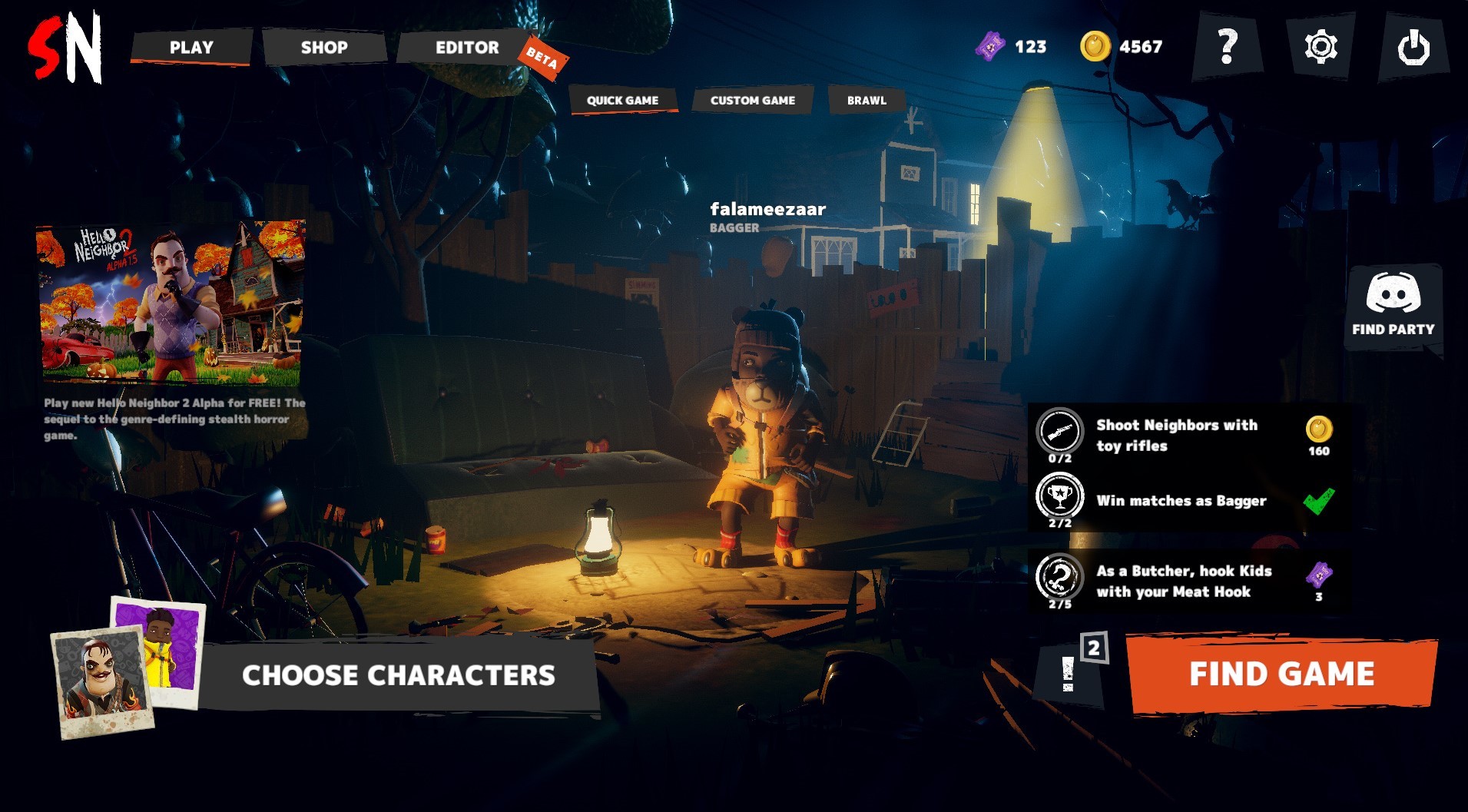Viewport: 1468px width, 812px height.
Task: Switch to Brawl mode
Action: pos(867,101)
